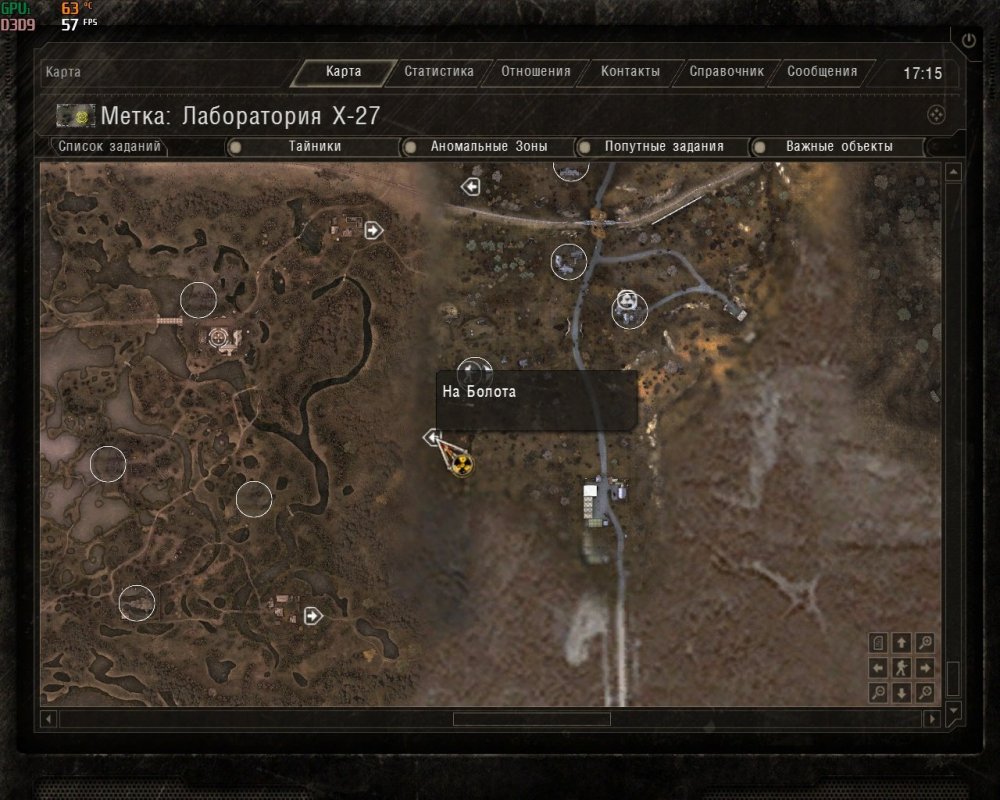Pan the map with the right arrow button
1000x800 pixels.
[x=926, y=668]
